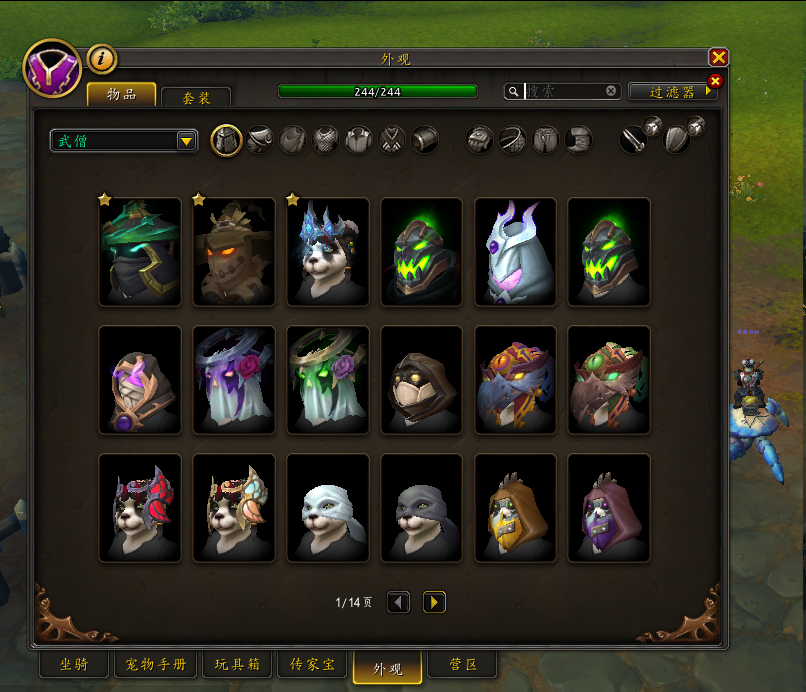Select the boots slot icon
The height and width of the screenshot is (692, 806).
point(578,140)
